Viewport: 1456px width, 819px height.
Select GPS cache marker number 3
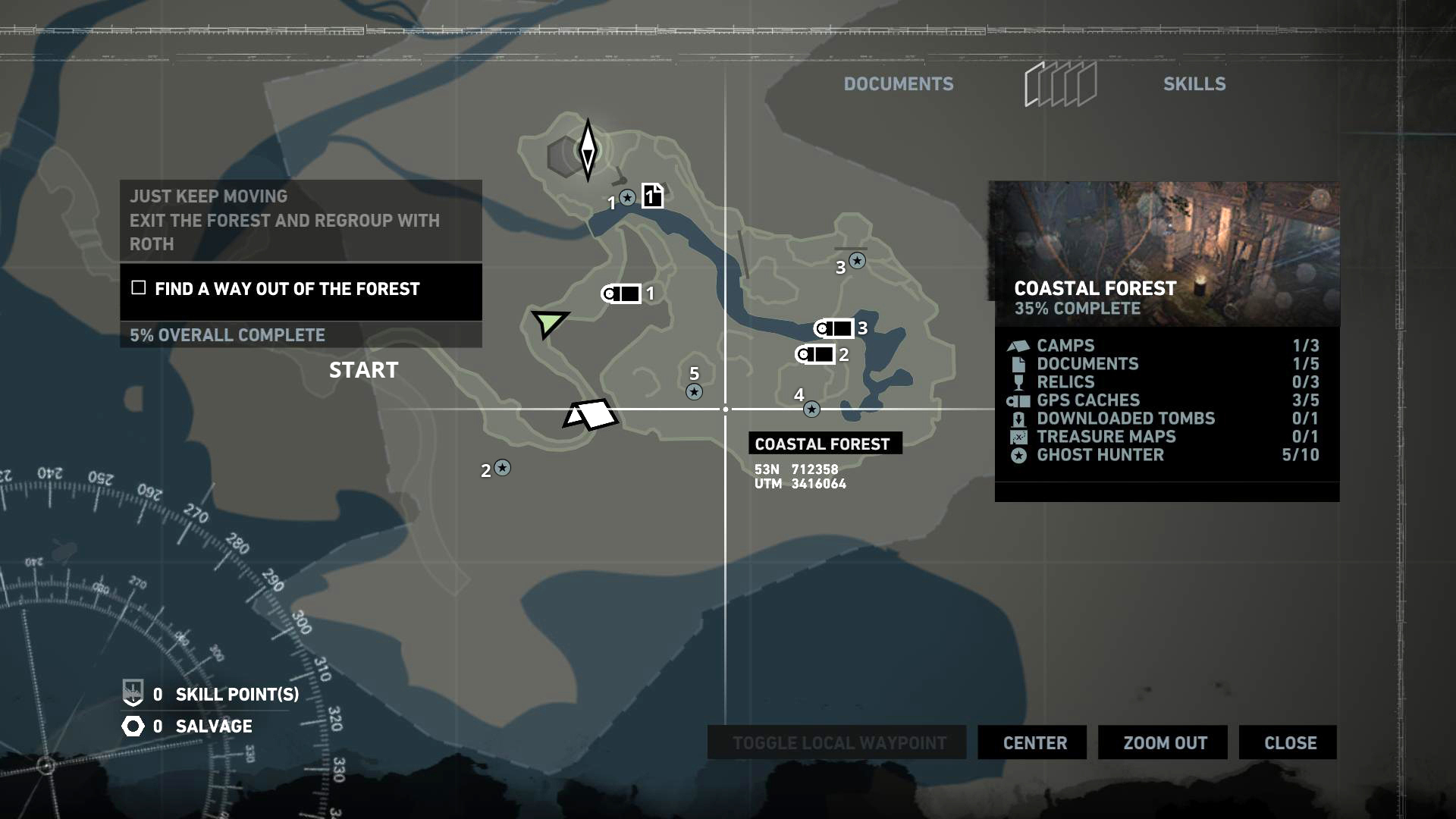coord(834,328)
